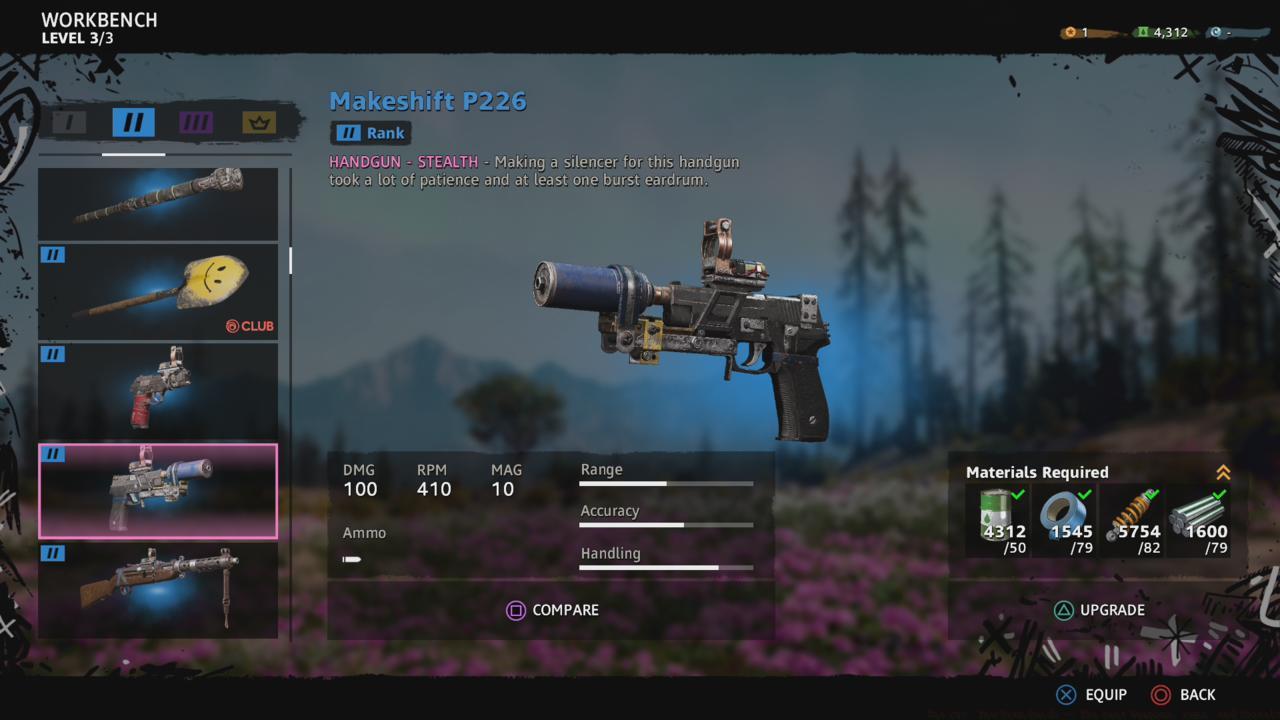The image size is (1280, 720).
Task: Collapse the Materials Required panel via double chevron
Action: click(1224, 472)
